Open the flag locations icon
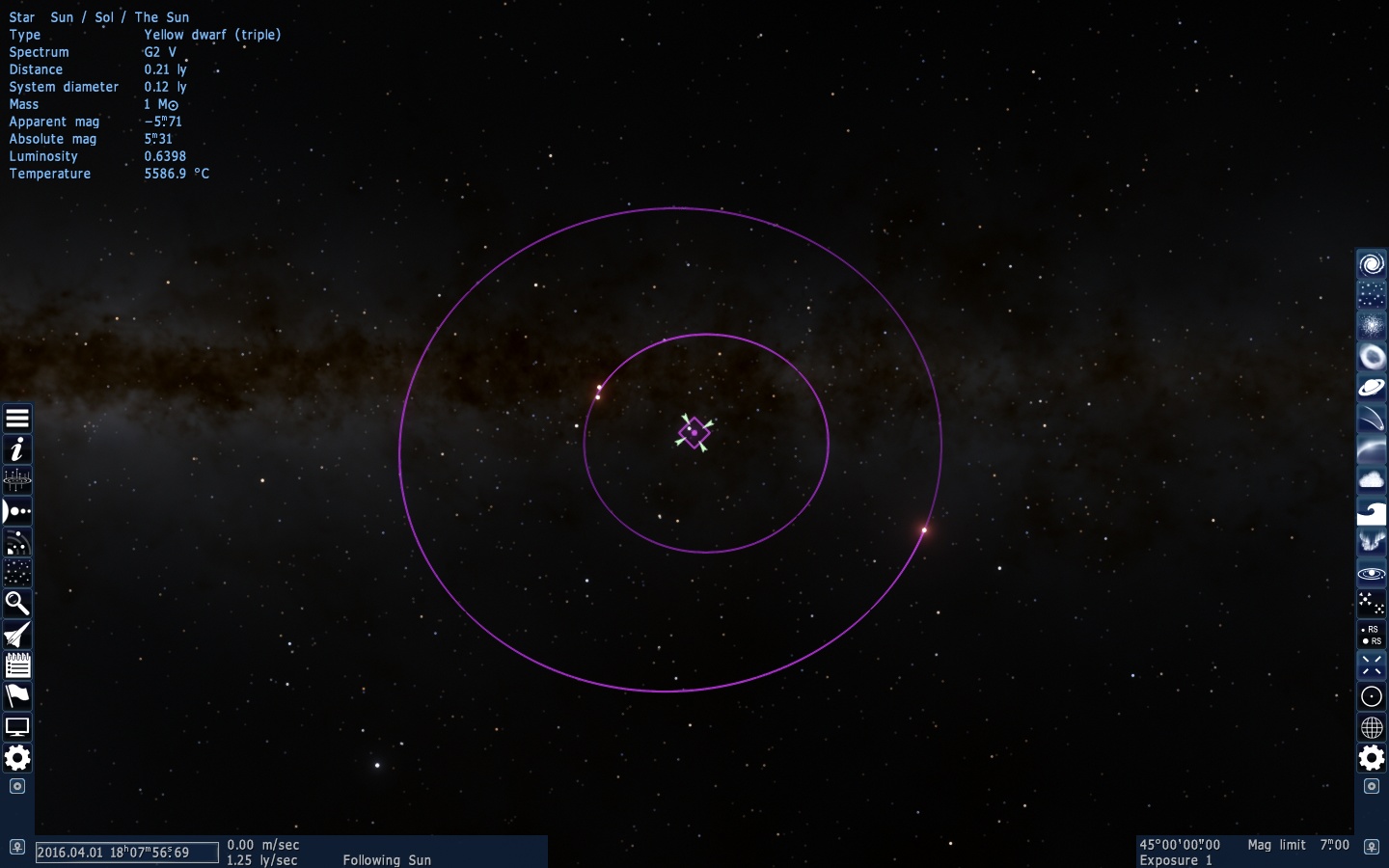Screen dimensions: 1389x868 pyautogui.click(x=17, y=696)
